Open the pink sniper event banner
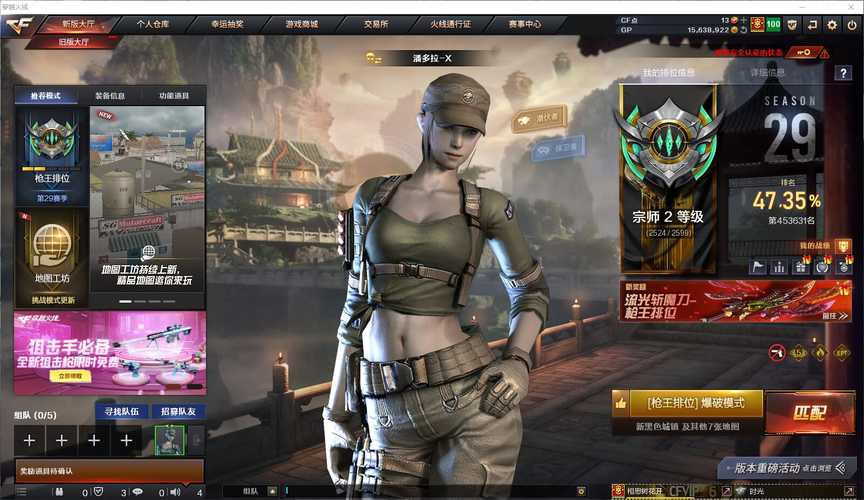Screen dimensions: 864x500 tap(109, 352)
